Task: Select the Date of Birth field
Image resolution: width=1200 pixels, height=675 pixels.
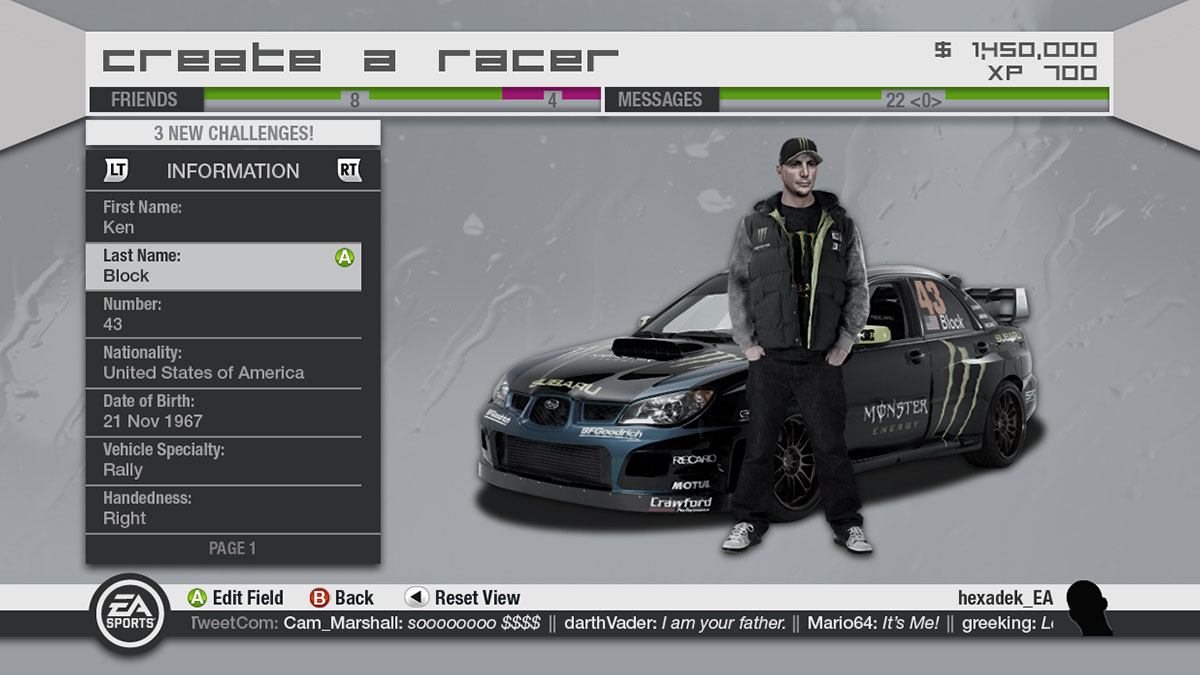Action: click(x=232, y=411)
